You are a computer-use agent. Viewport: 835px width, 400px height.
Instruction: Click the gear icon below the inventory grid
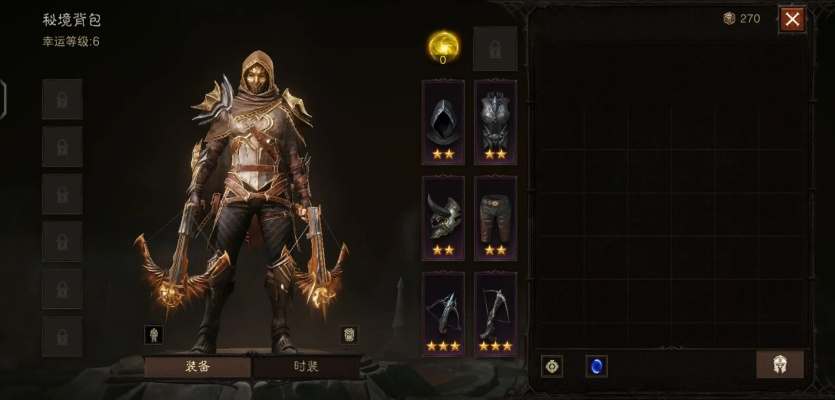552,366
